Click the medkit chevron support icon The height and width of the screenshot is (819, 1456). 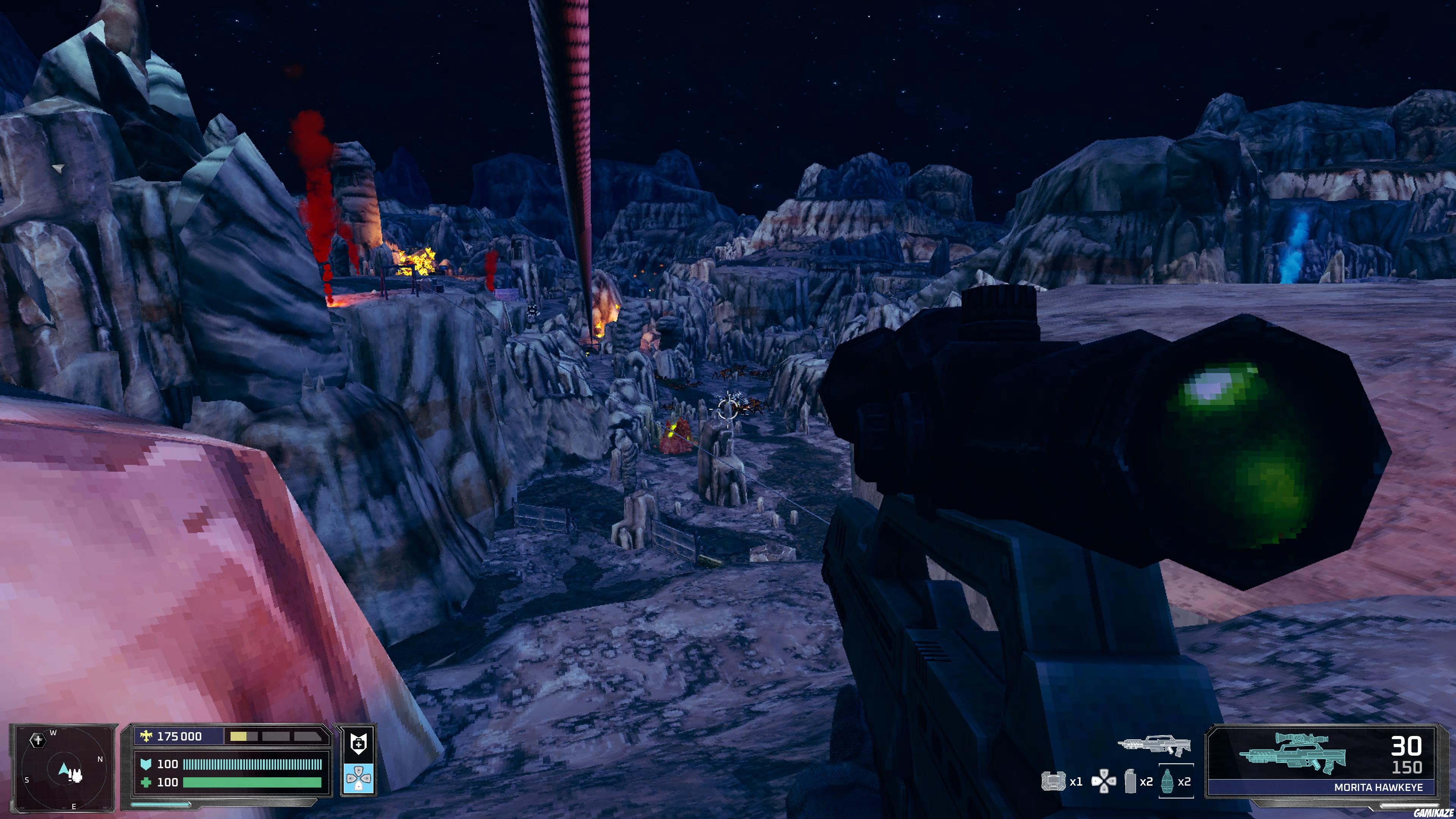[x=359, y=743]
